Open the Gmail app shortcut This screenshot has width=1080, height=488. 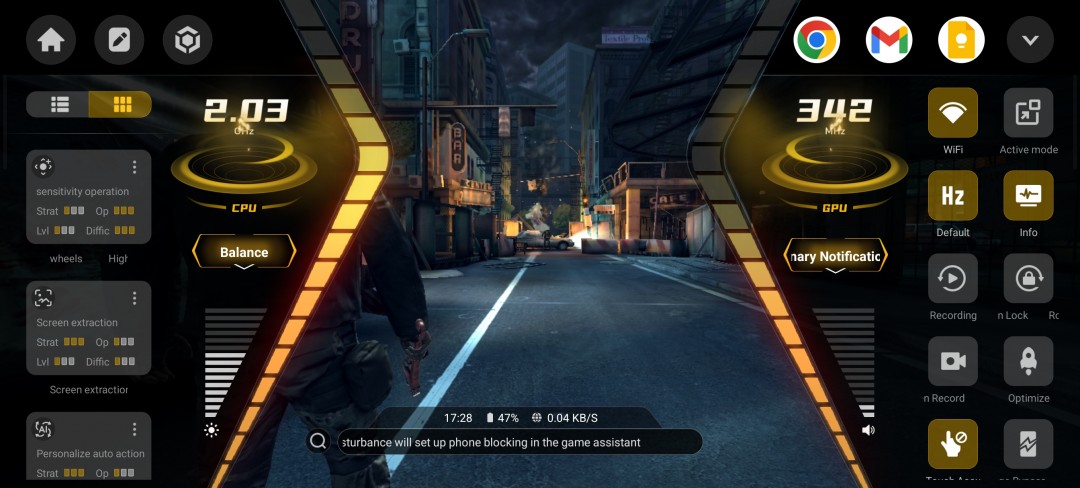click(x=889, y=41)
